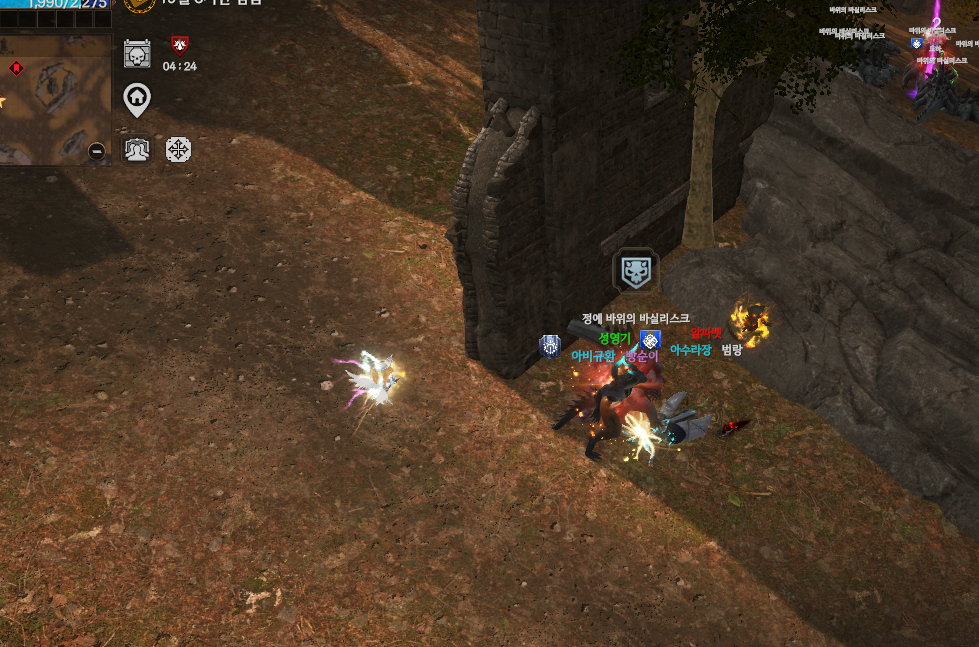Select the red diamond marker on minimap

click(x=15, y=68)
